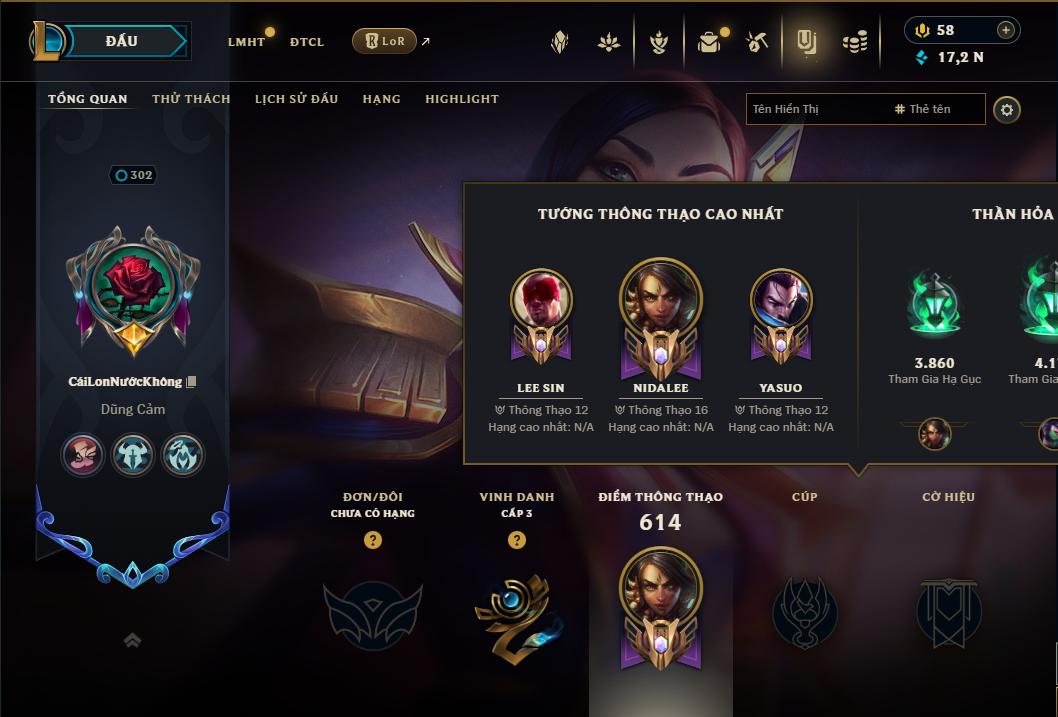Switch to the LMHT game mode
This screenshot has width=1058, height=717.
tap(246, 42)
